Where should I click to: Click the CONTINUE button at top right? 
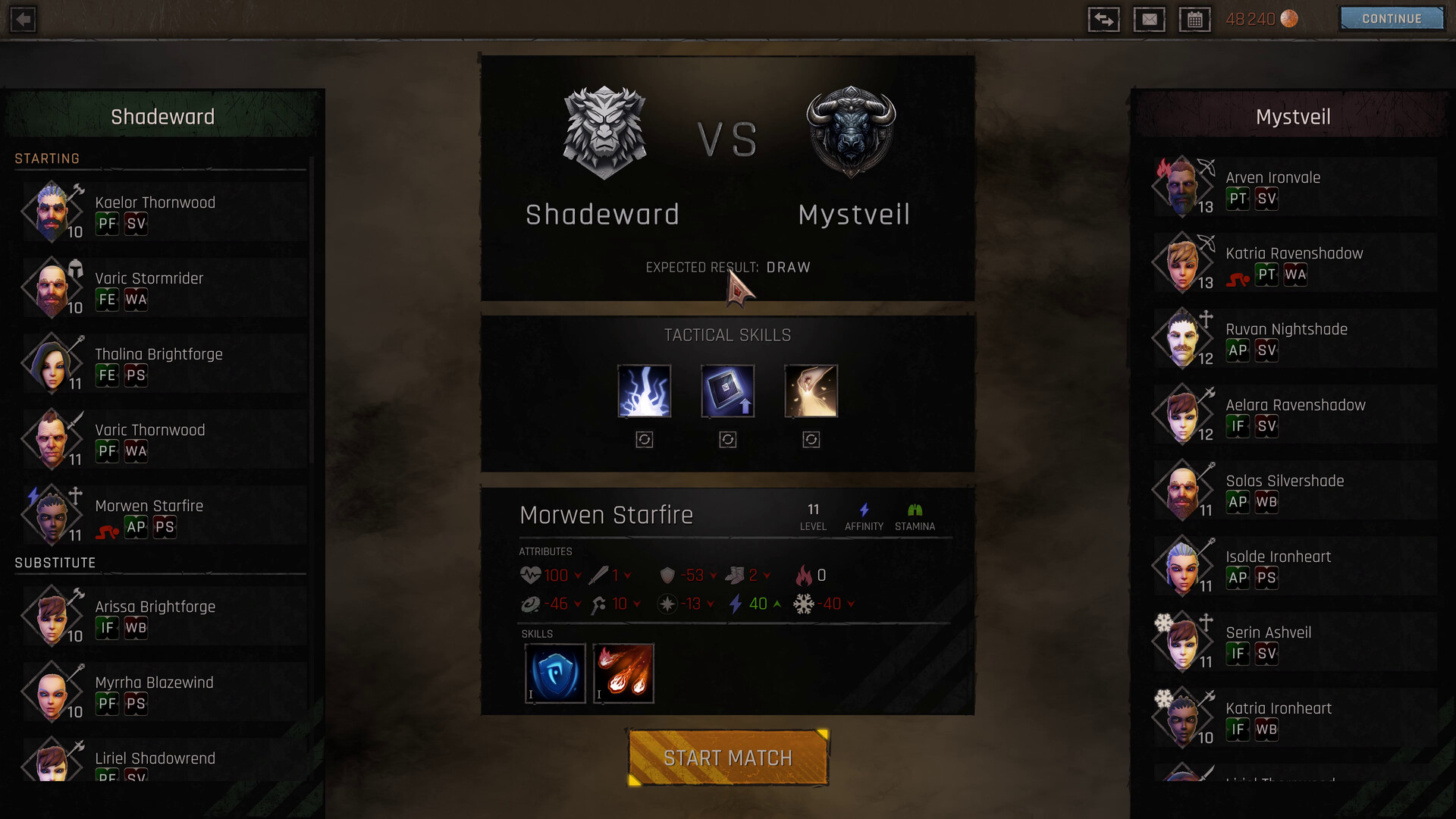[x=1391, y=18]
